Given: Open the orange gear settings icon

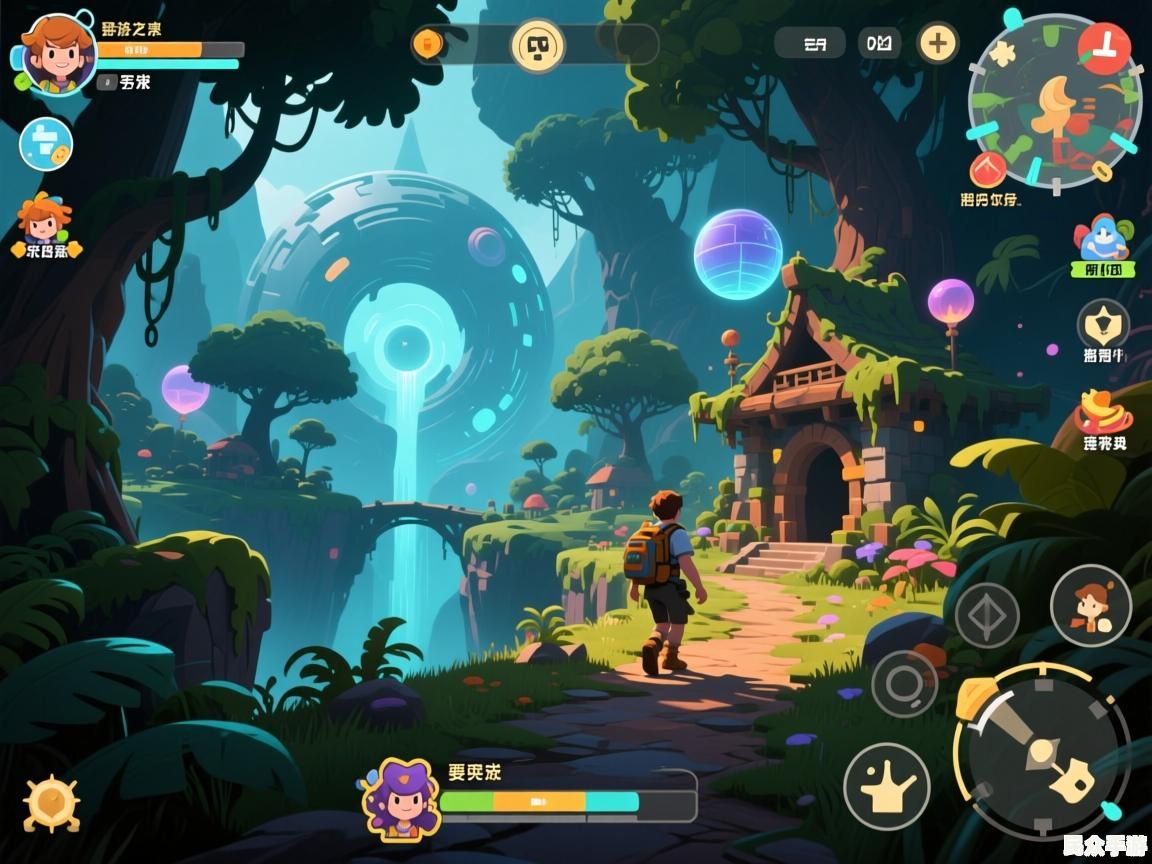Looking at the screenshot, I should (52, 803).
